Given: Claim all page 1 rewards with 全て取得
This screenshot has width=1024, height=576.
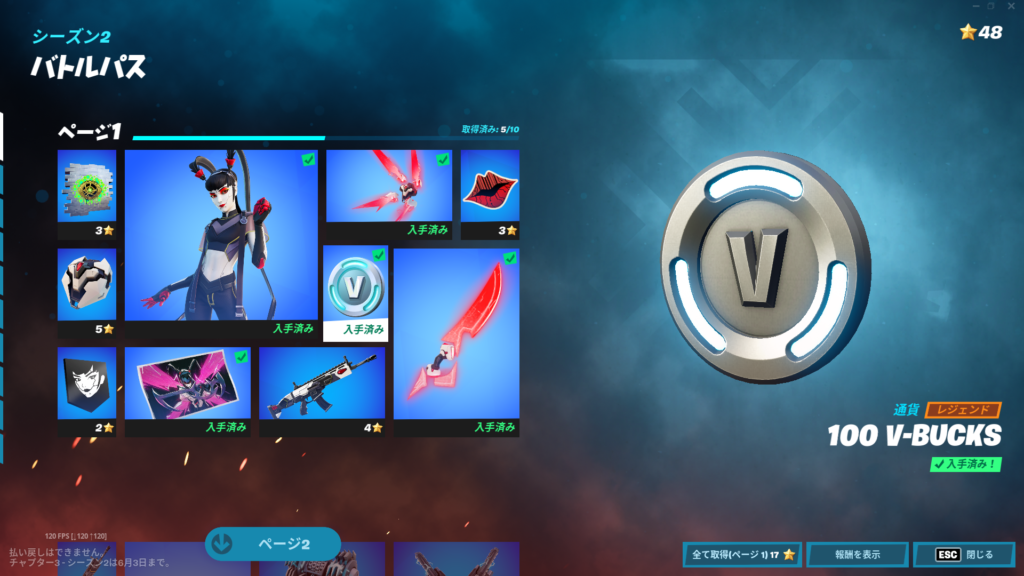Looking at the screenshot, I should 741,554.
